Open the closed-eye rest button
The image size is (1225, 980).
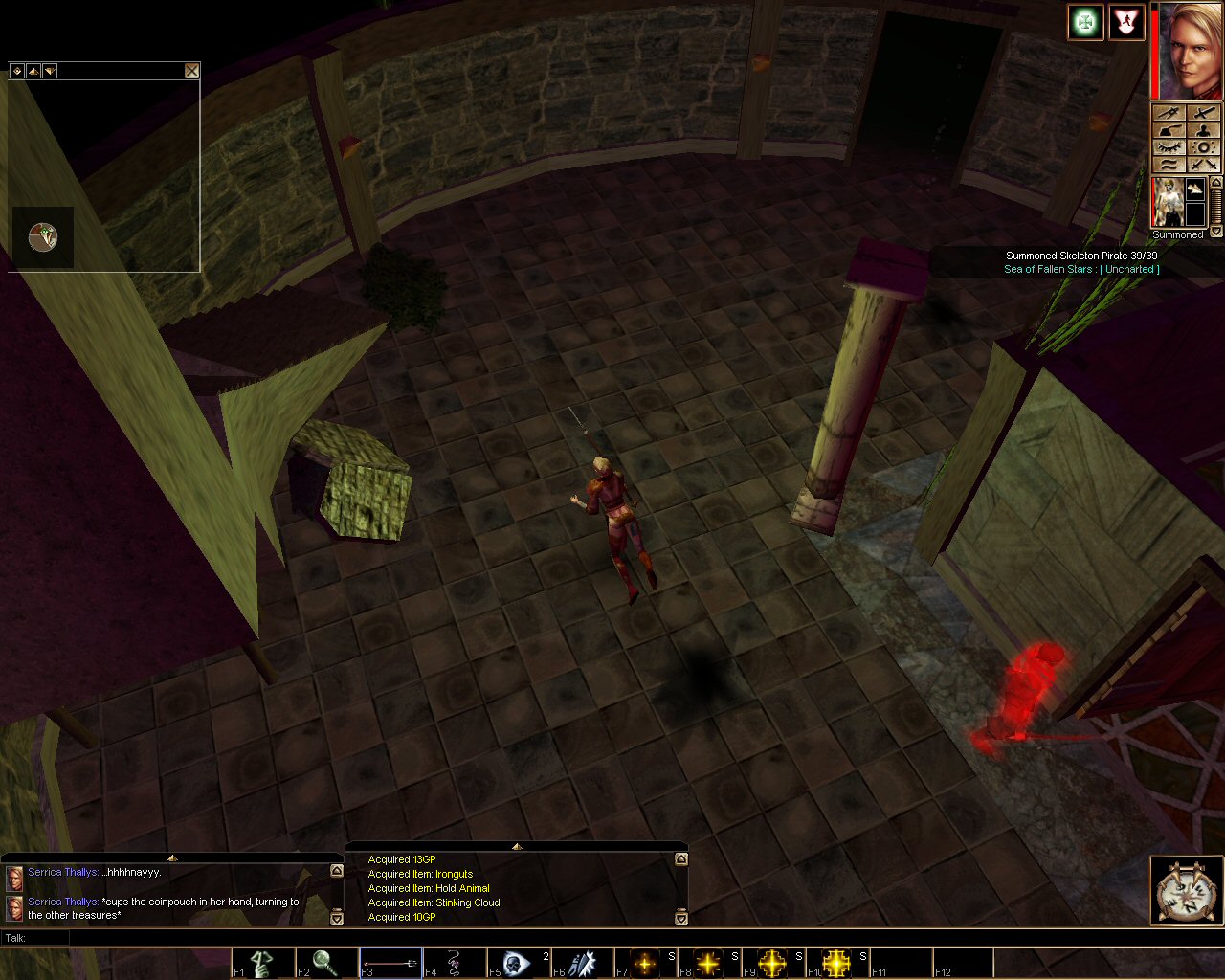(1169, 147)
